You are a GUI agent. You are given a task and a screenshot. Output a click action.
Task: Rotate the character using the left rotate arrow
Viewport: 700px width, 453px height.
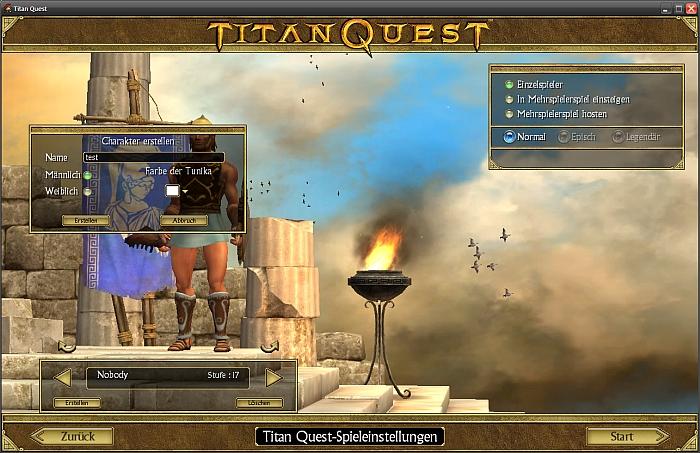67,347
